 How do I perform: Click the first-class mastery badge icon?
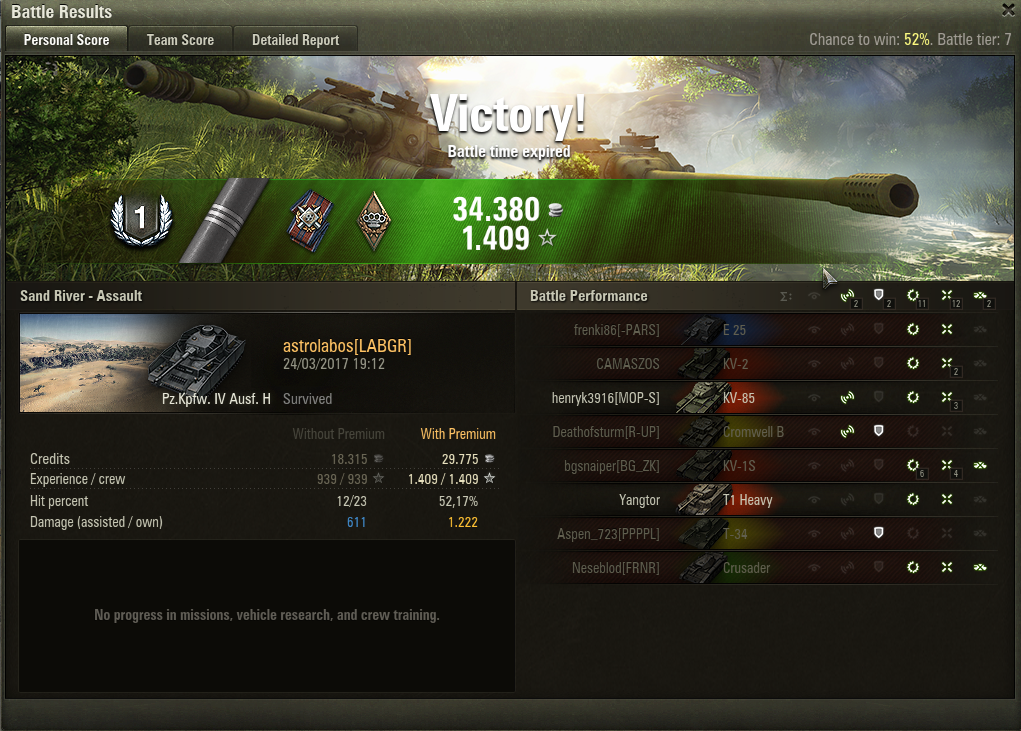[x=141, y=219]
